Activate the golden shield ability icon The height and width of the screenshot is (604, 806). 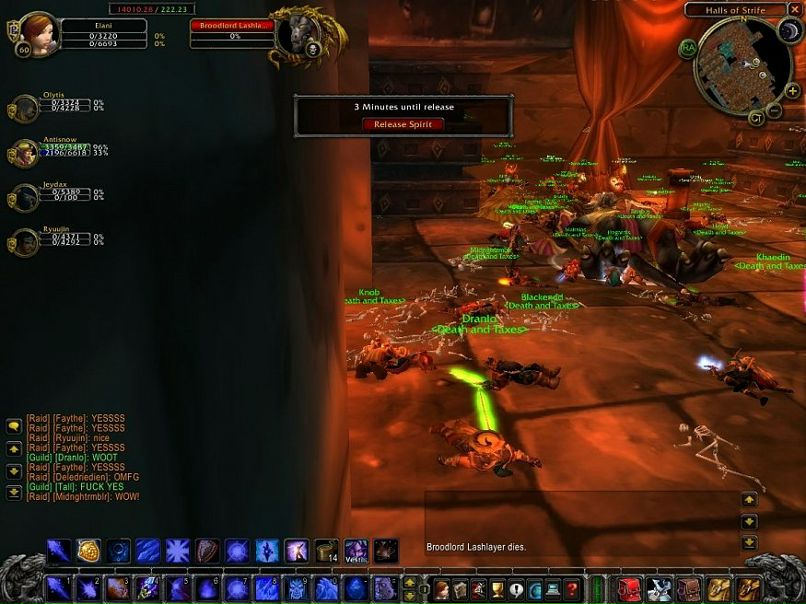pyautogui.click(x=89, y=551)
